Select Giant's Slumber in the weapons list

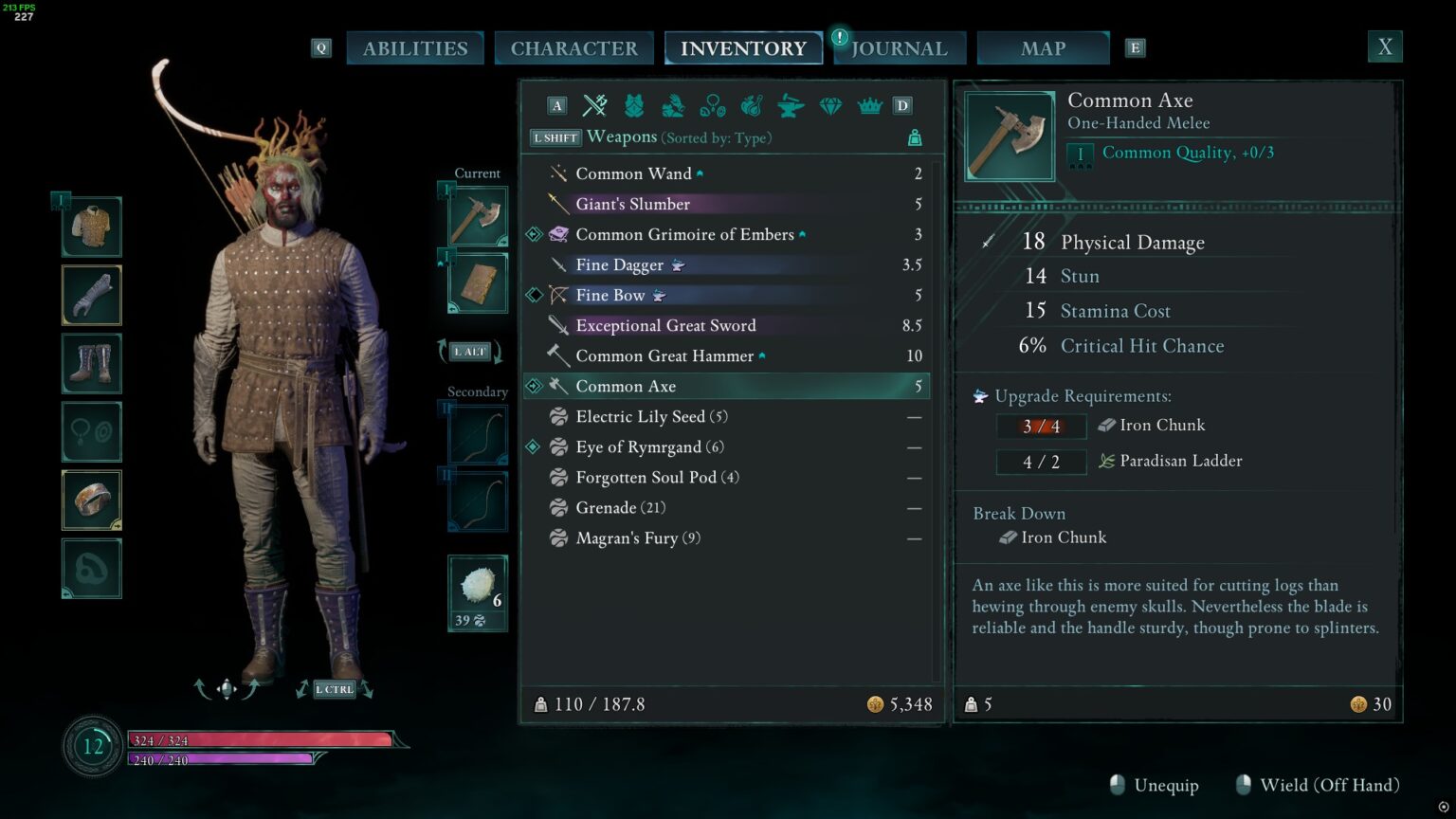click(633, 204)
